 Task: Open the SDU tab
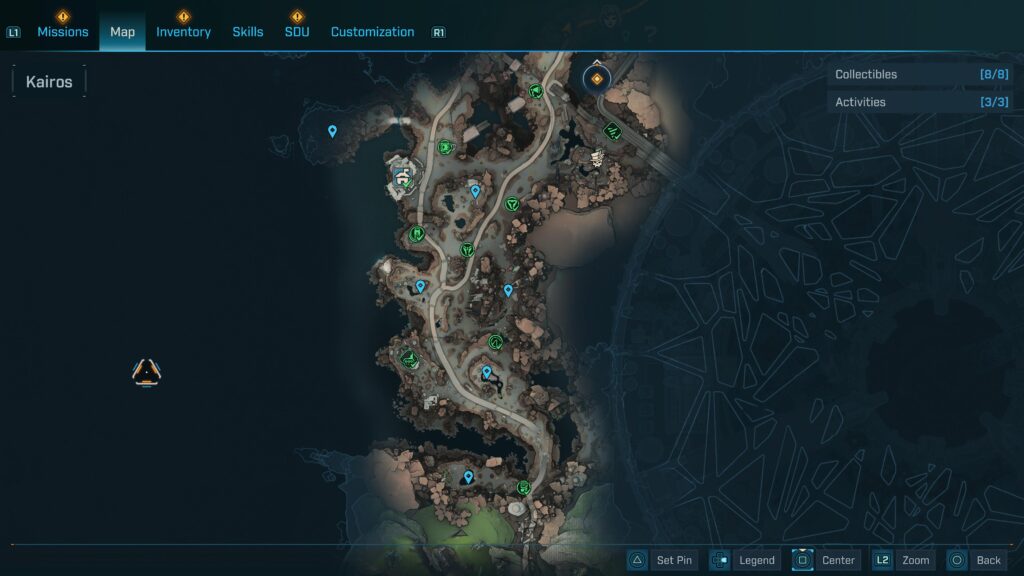297,32
